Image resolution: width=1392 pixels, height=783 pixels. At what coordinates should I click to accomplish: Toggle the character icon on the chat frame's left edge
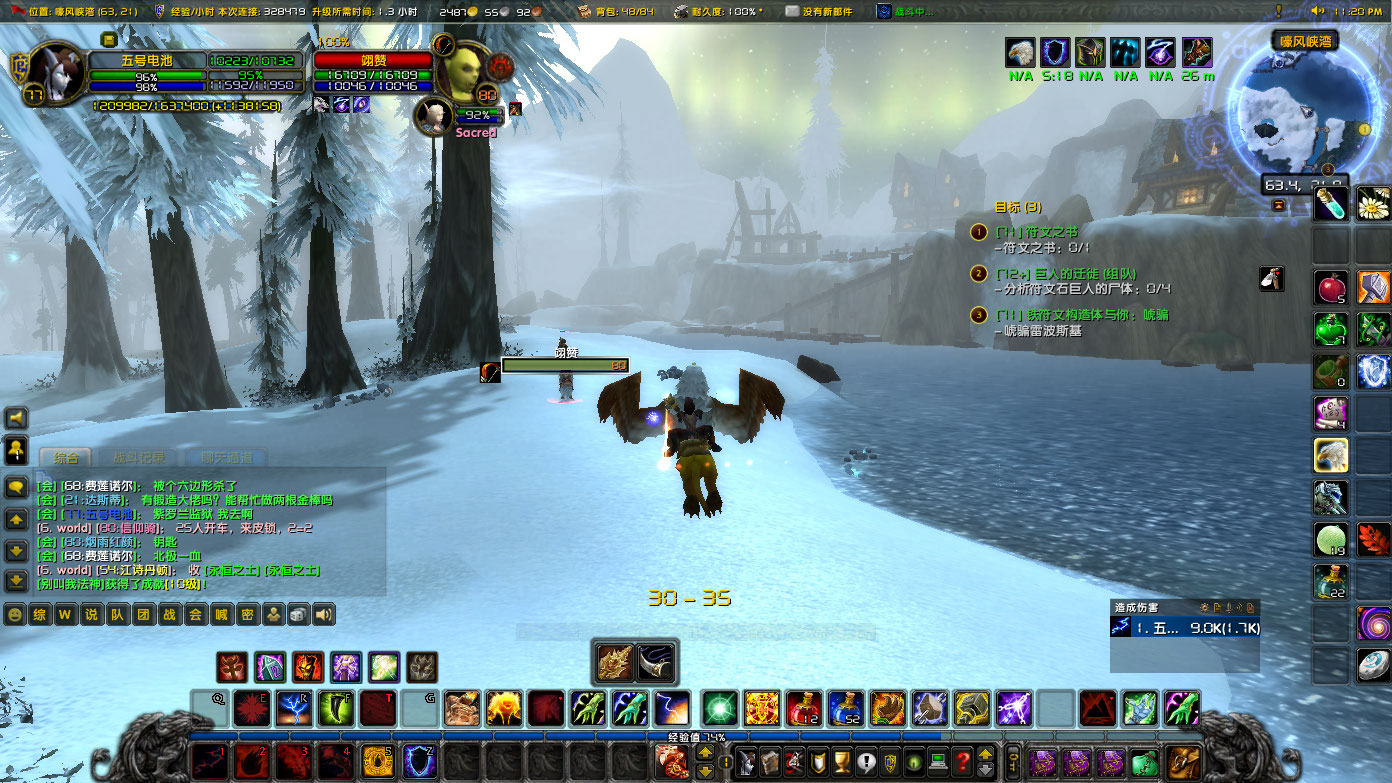[x=15, y=450]
